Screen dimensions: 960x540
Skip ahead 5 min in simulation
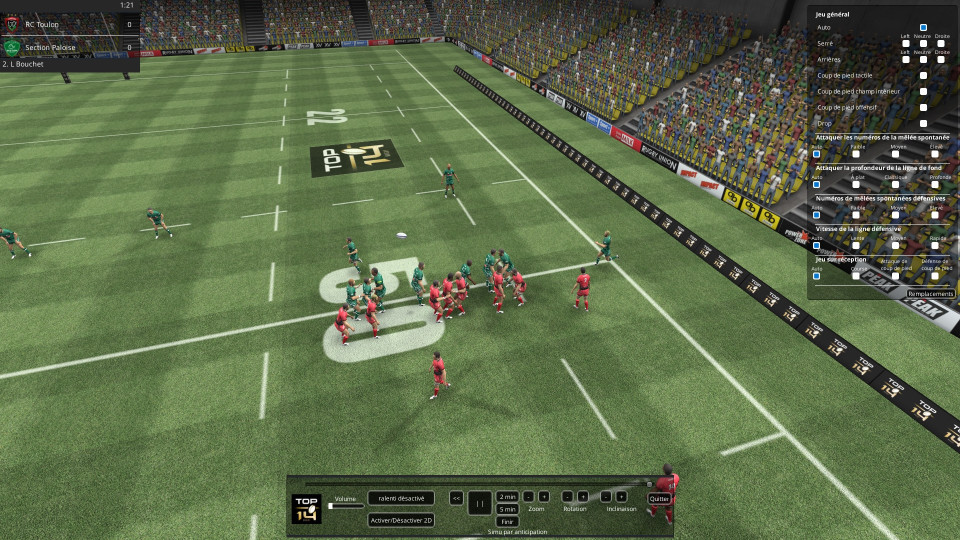coord(507,509)
